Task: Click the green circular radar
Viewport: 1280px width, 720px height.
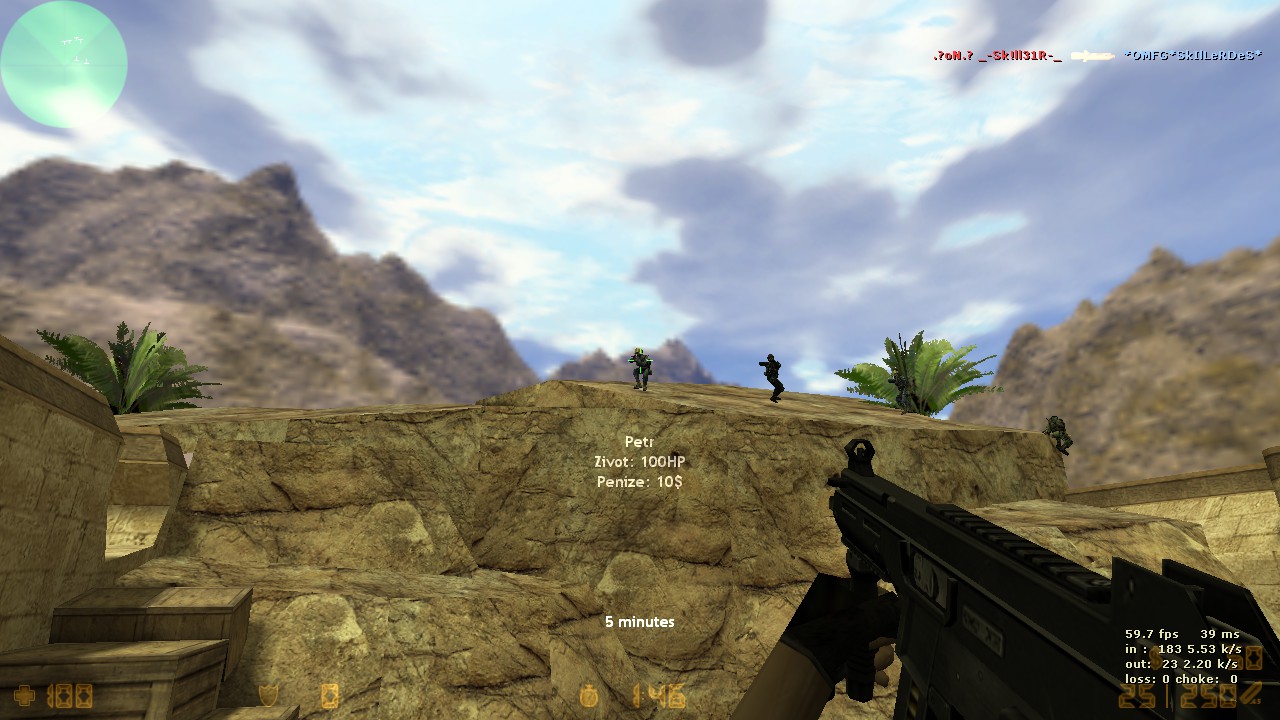Action: [64, 64]
